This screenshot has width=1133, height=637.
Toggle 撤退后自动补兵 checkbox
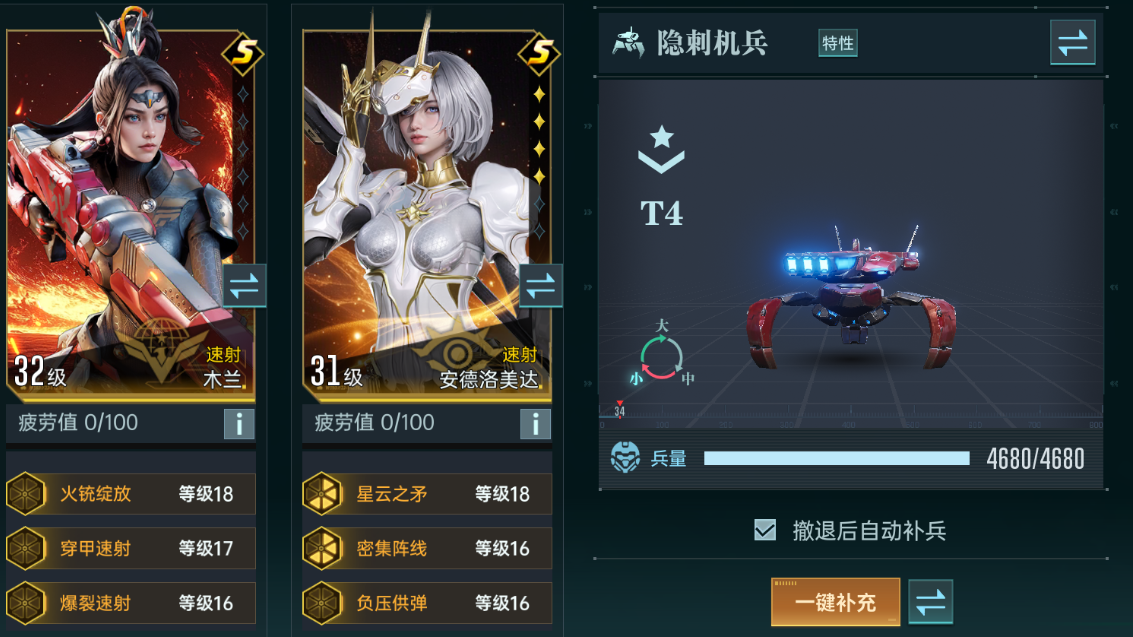pos(765,530)
